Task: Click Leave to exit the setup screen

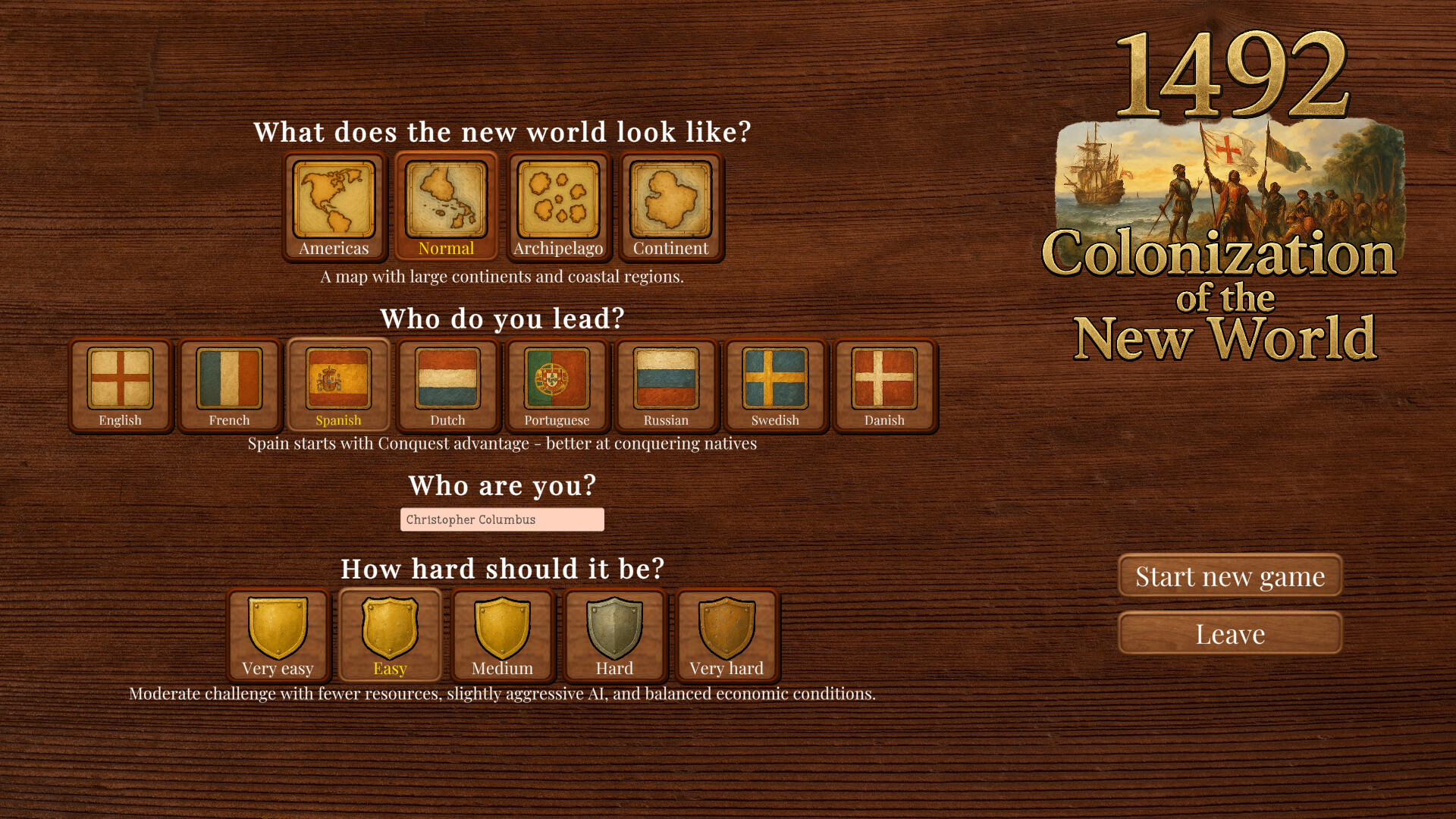Action: pyautogui.click(x=1229, y=633)
